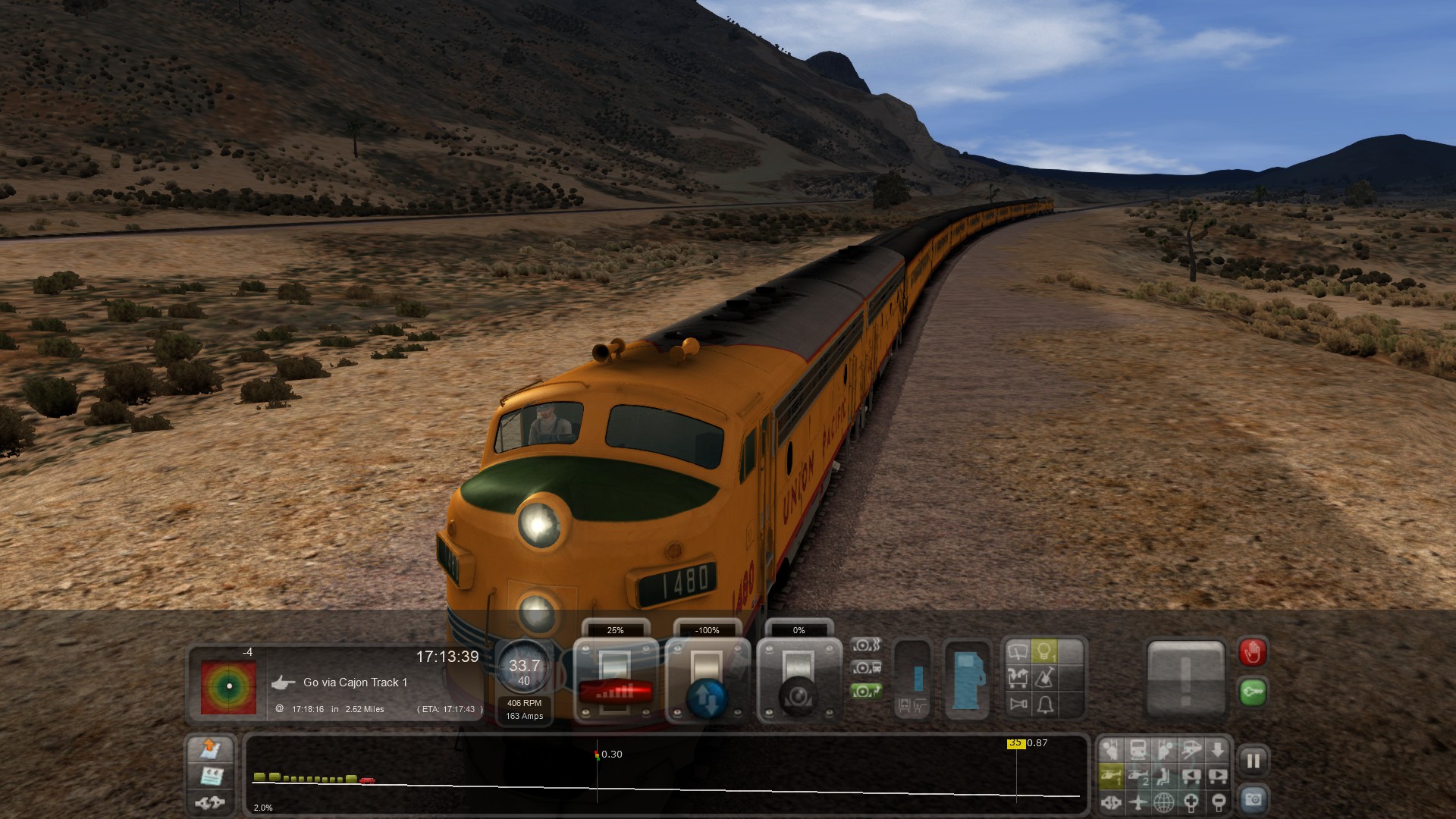Open the globe map view
The image size is (1456, 819).
(1164, 802)
